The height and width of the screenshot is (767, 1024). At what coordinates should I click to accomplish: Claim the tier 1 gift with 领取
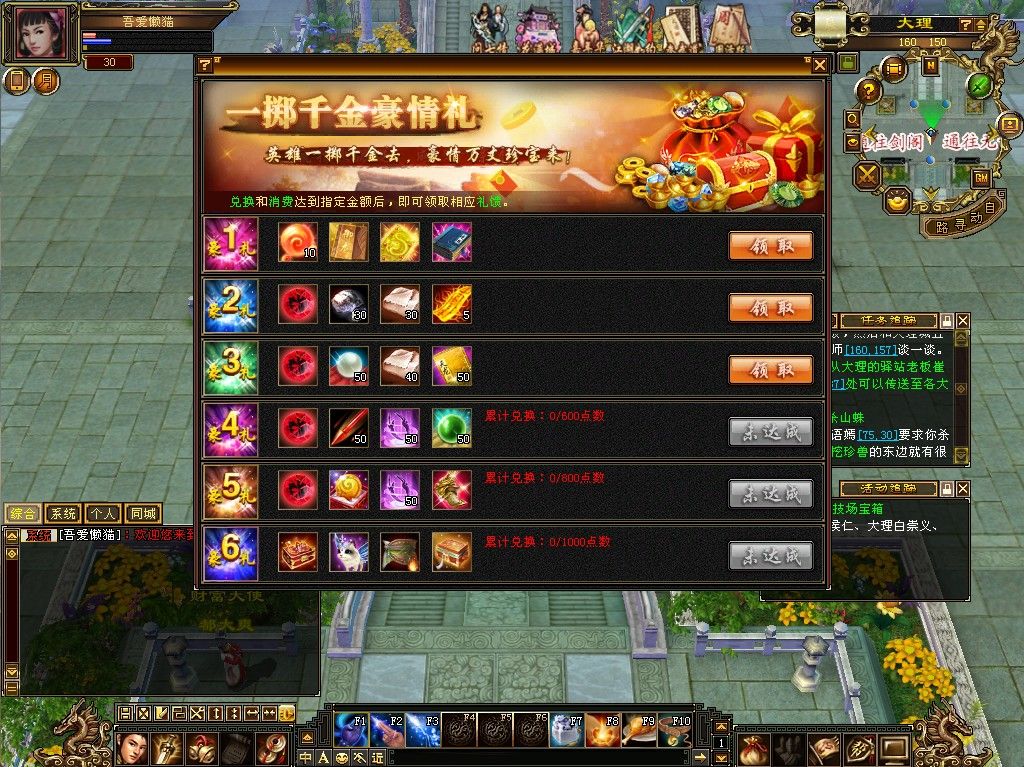tap(770, 246)
